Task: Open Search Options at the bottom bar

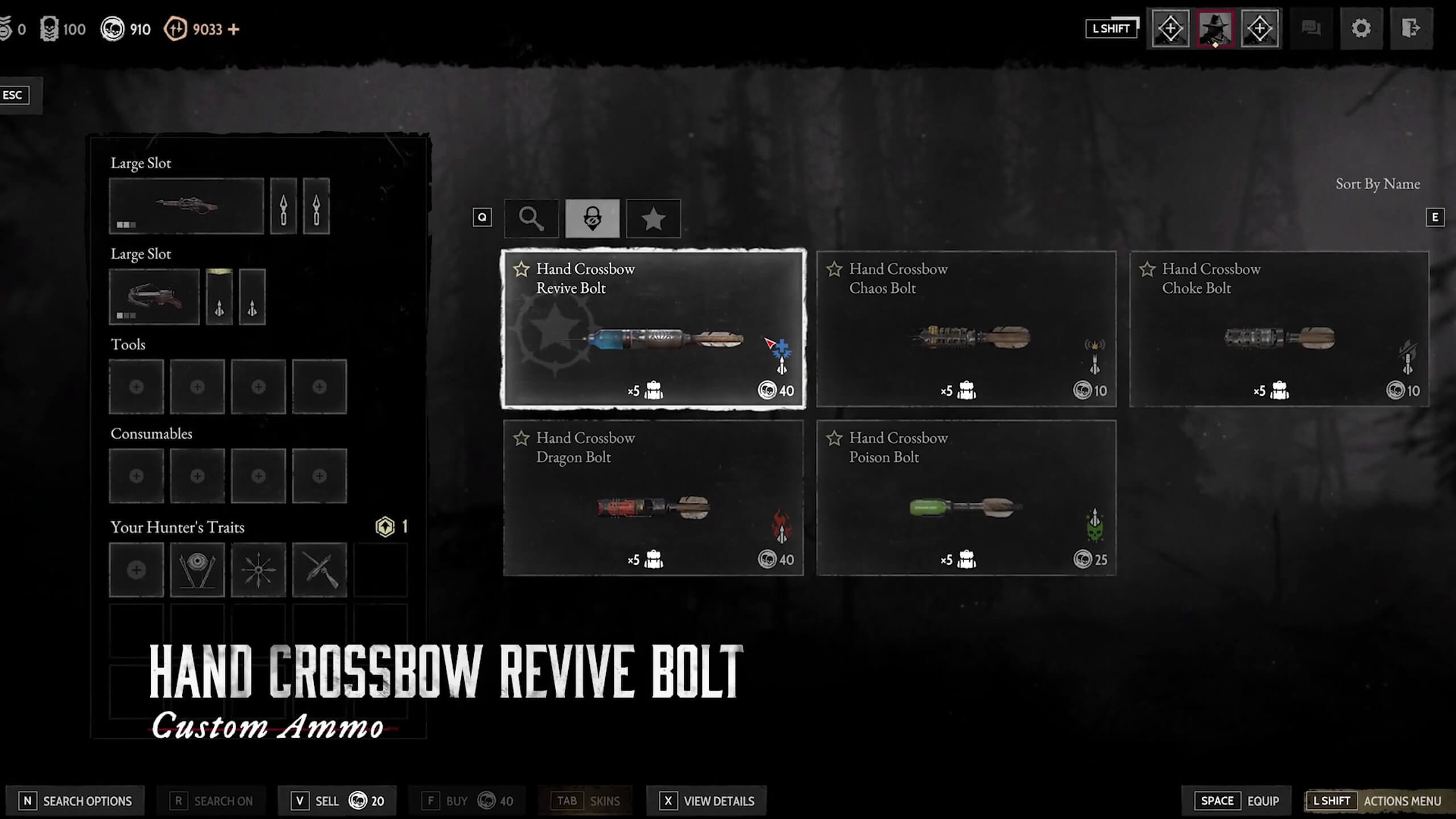Action: [x=75, y=801]
